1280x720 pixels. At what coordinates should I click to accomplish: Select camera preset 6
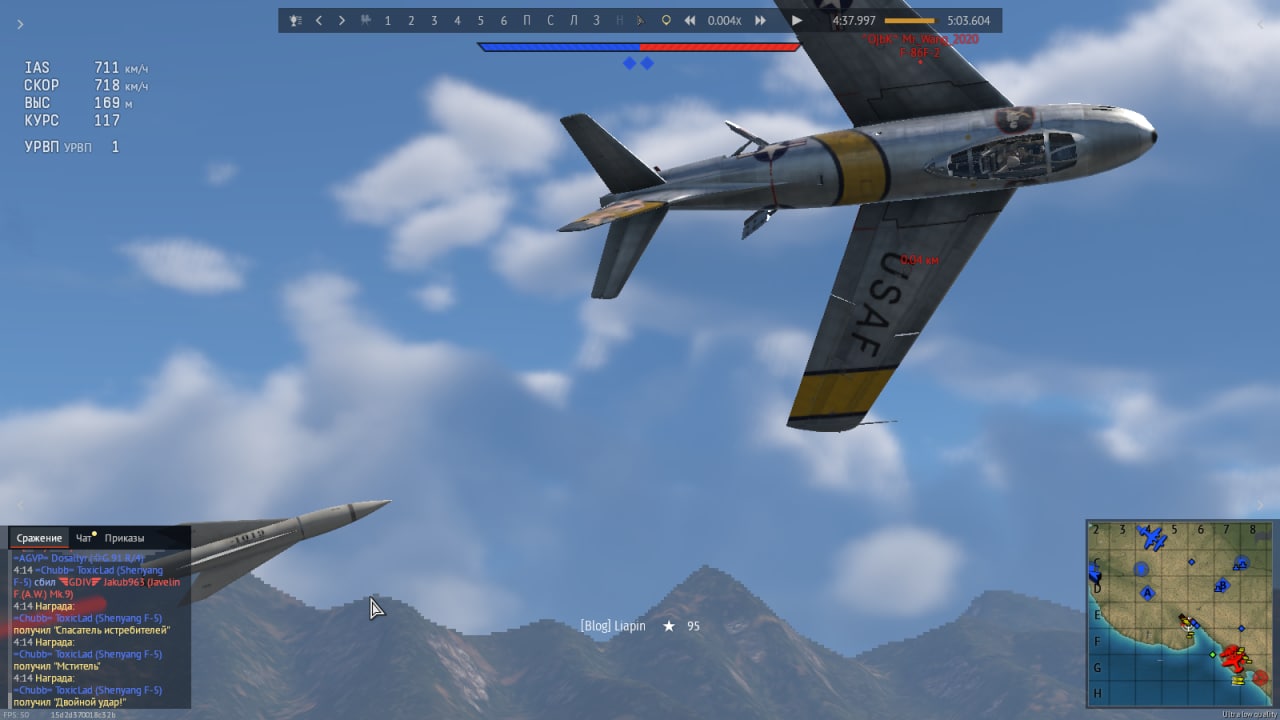[x=503, y=20]
